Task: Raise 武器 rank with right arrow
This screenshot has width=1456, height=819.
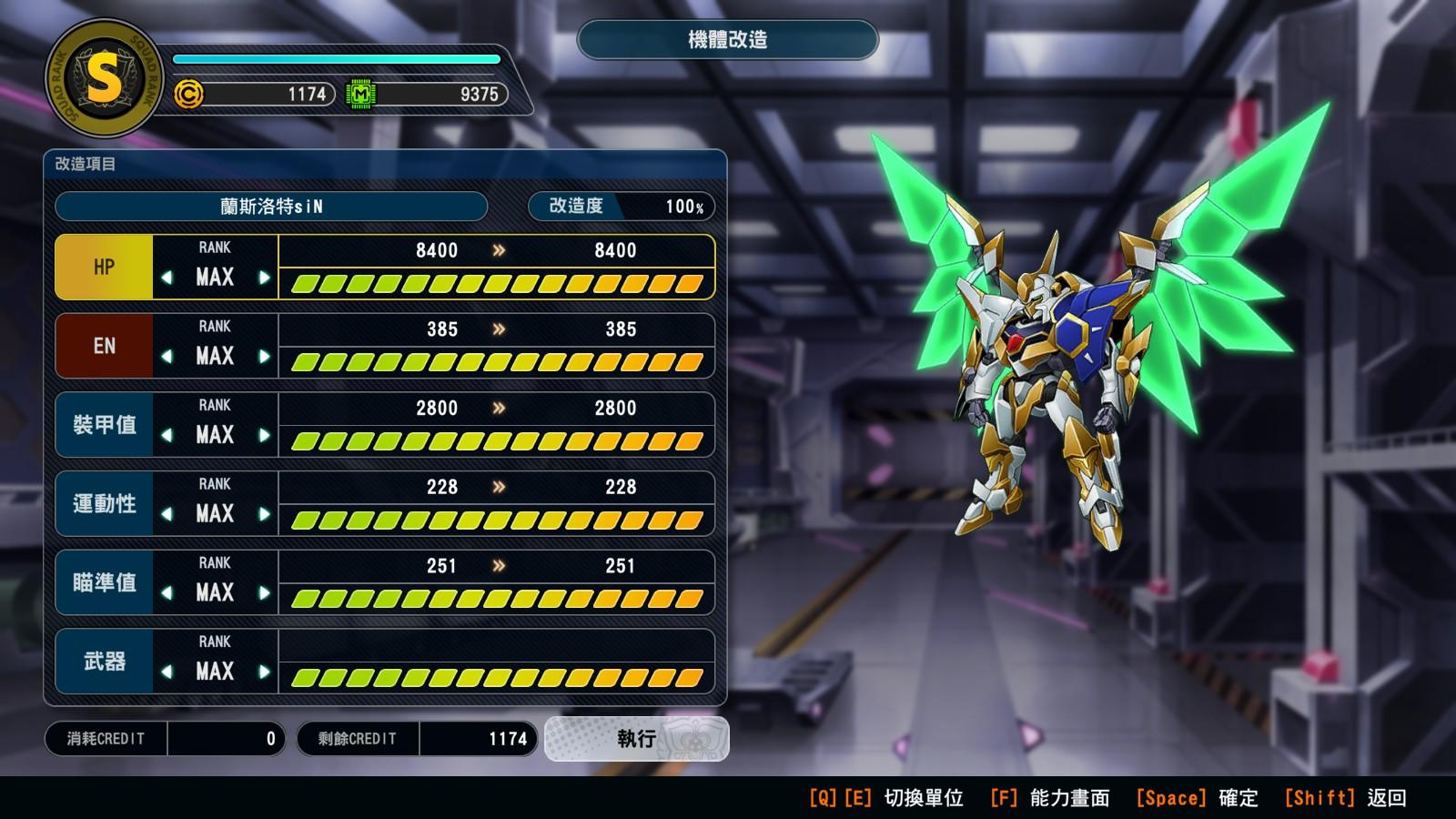Action: click(264, 672)
